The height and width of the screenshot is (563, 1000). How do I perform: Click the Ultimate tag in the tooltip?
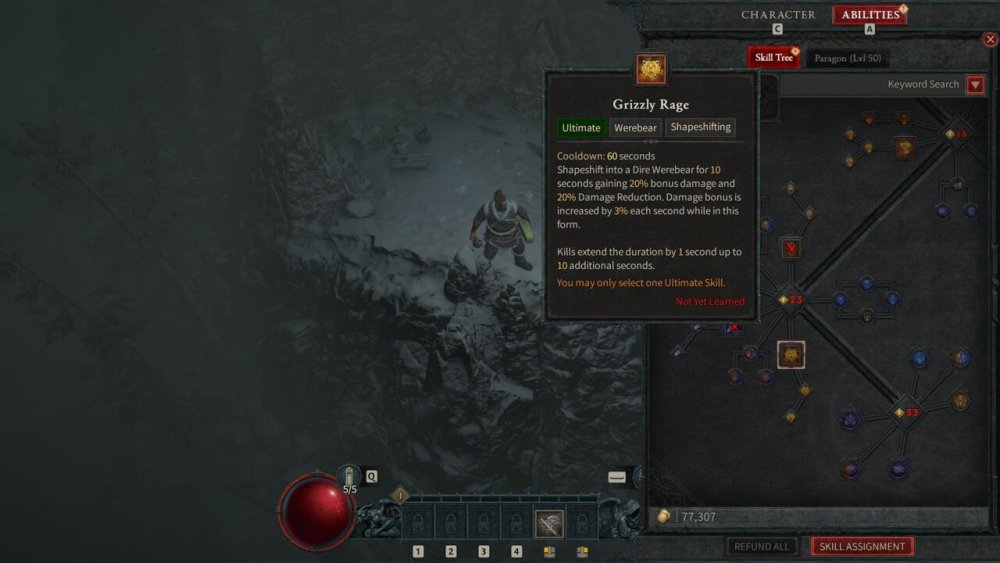(581, 128)
